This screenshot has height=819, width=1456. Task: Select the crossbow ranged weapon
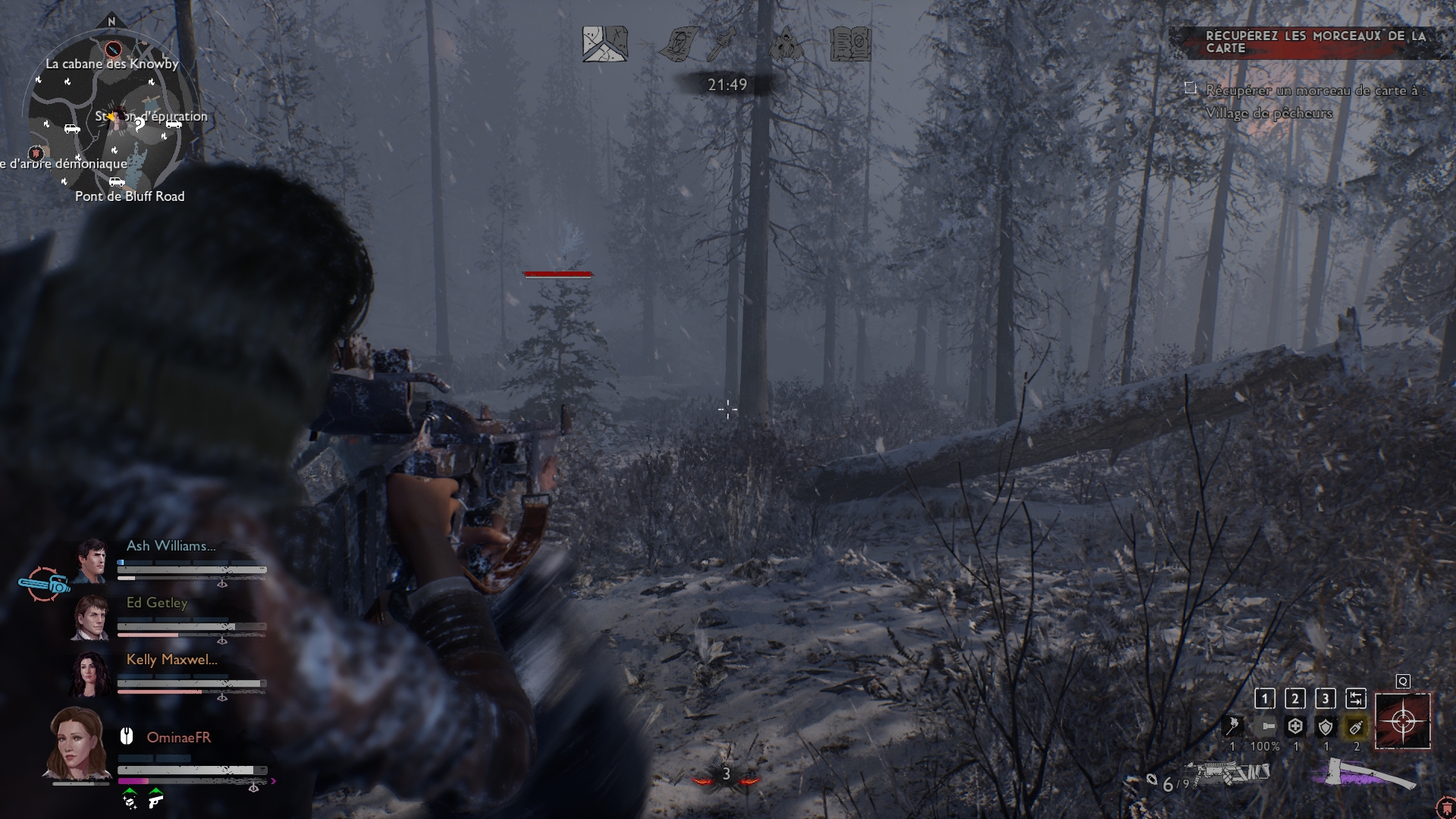(x=1228, y=775)
